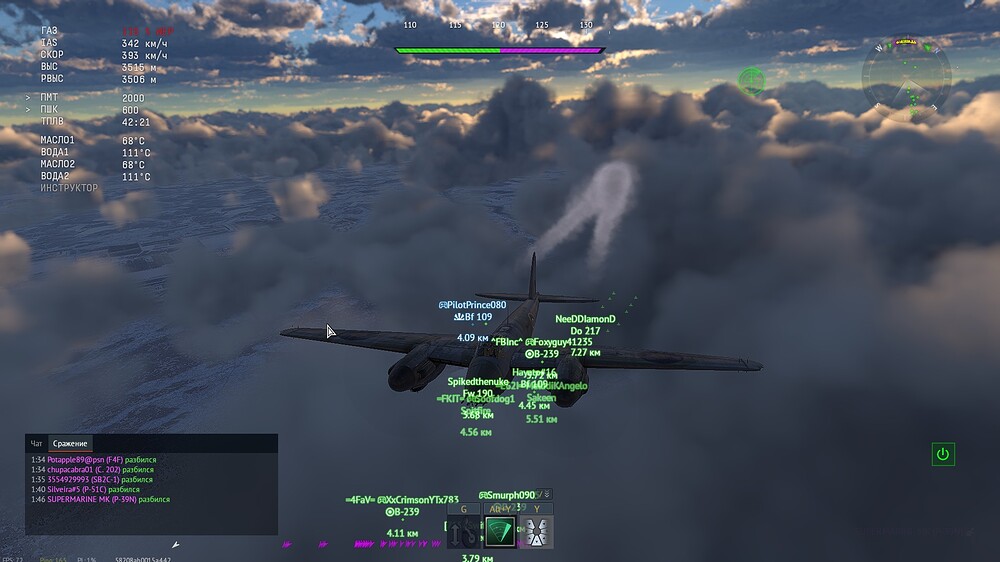The image size is (1000, 562).
Task: Open the gunner turret view action slot
Action: (x=536, y=532)
